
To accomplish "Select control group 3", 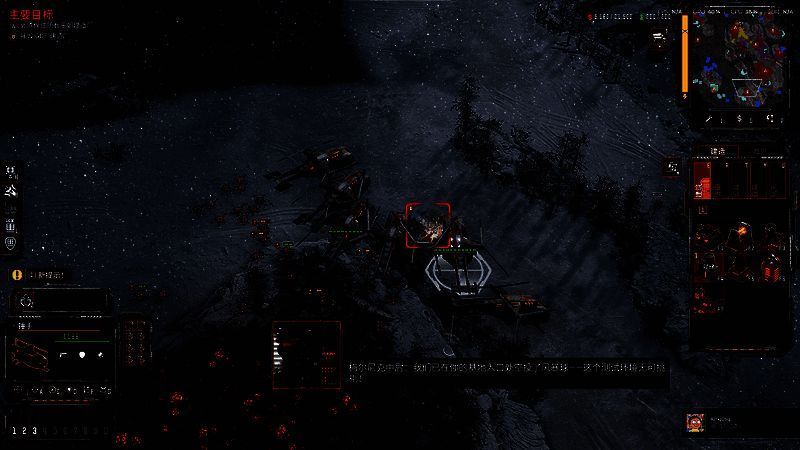I will coord(34,431).
